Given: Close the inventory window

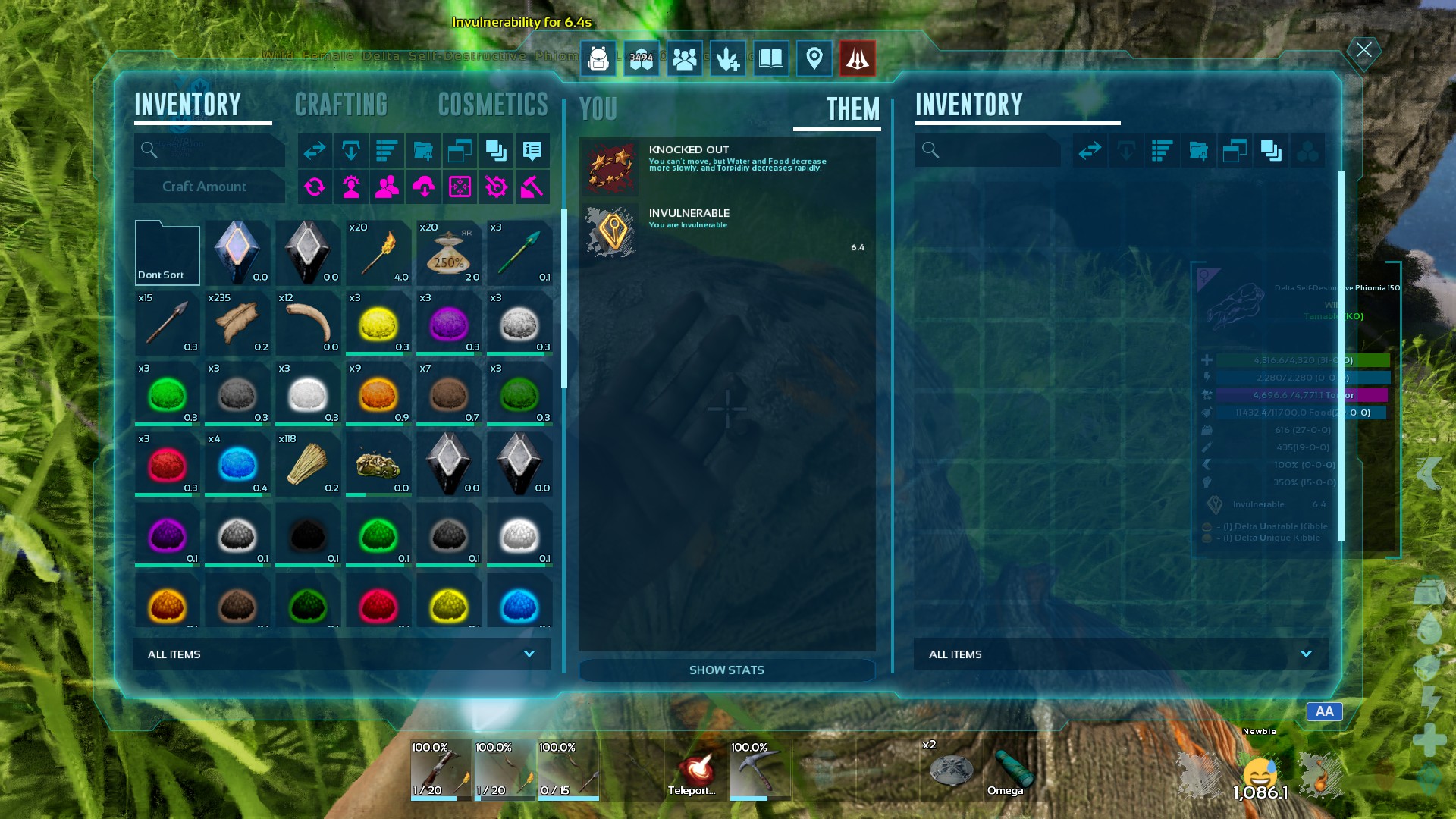Looking at the screenshot, I should coord(1363,51).
